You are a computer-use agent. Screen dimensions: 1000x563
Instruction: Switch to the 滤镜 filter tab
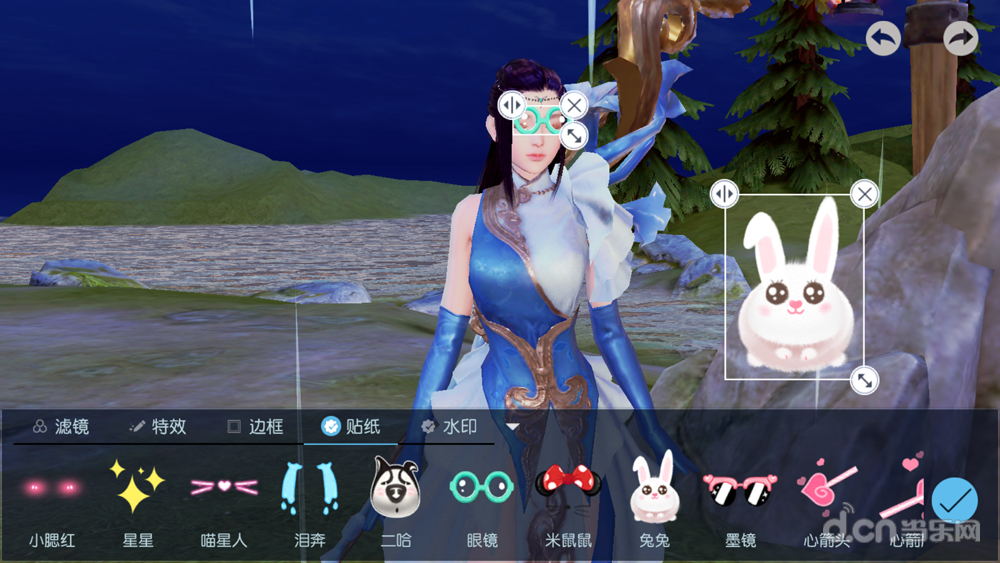coord(61,427)
